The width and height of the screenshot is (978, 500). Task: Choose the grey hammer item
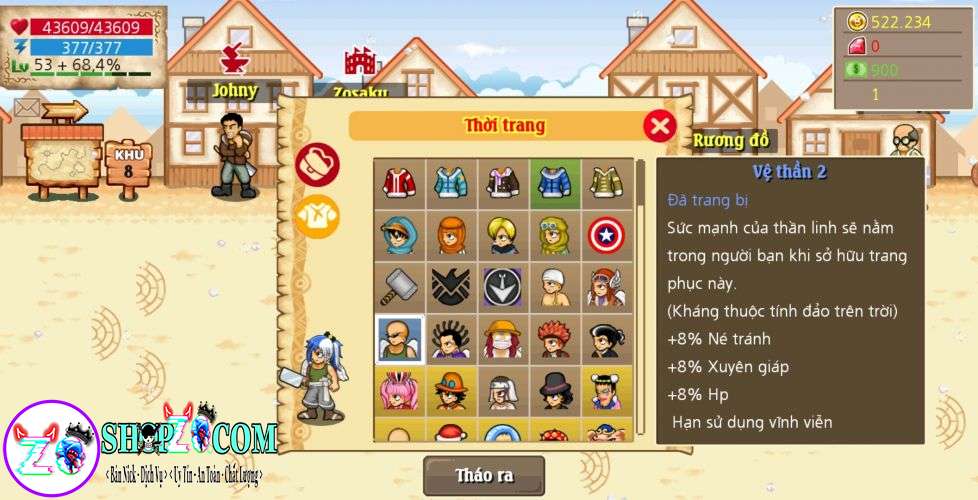pos(399,287)
